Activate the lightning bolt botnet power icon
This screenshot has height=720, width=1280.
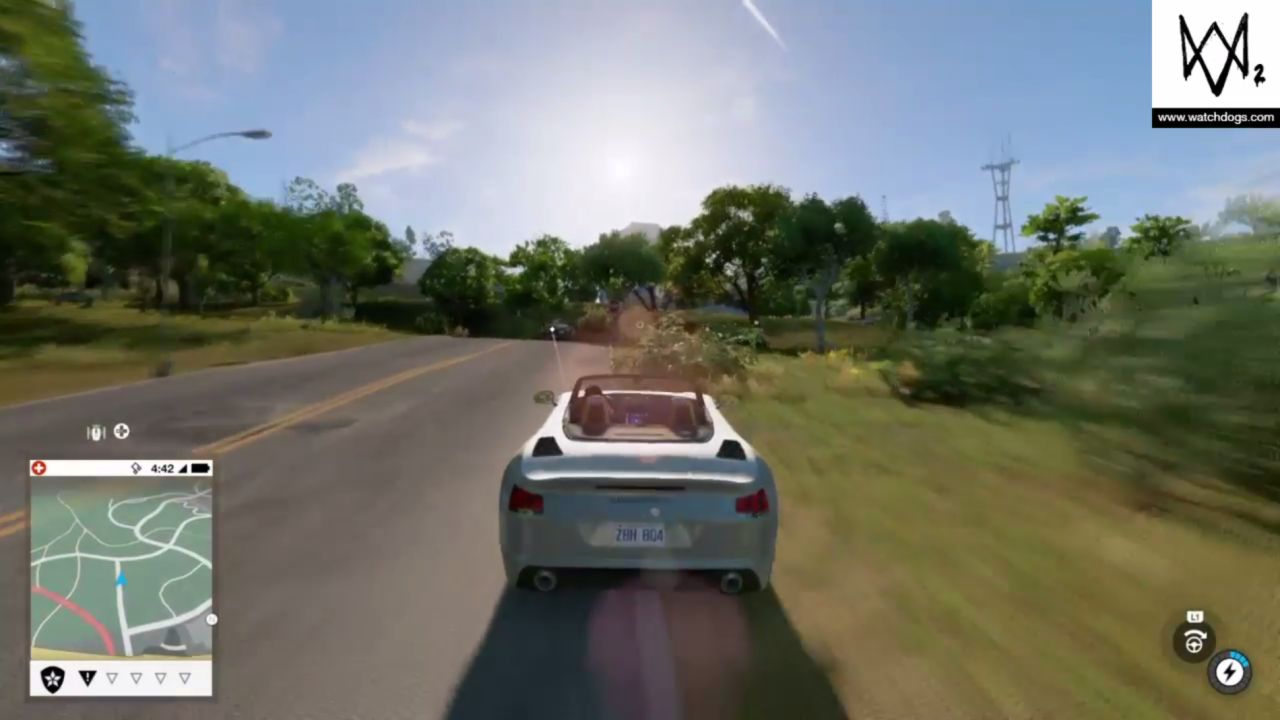coord(1231,673)
